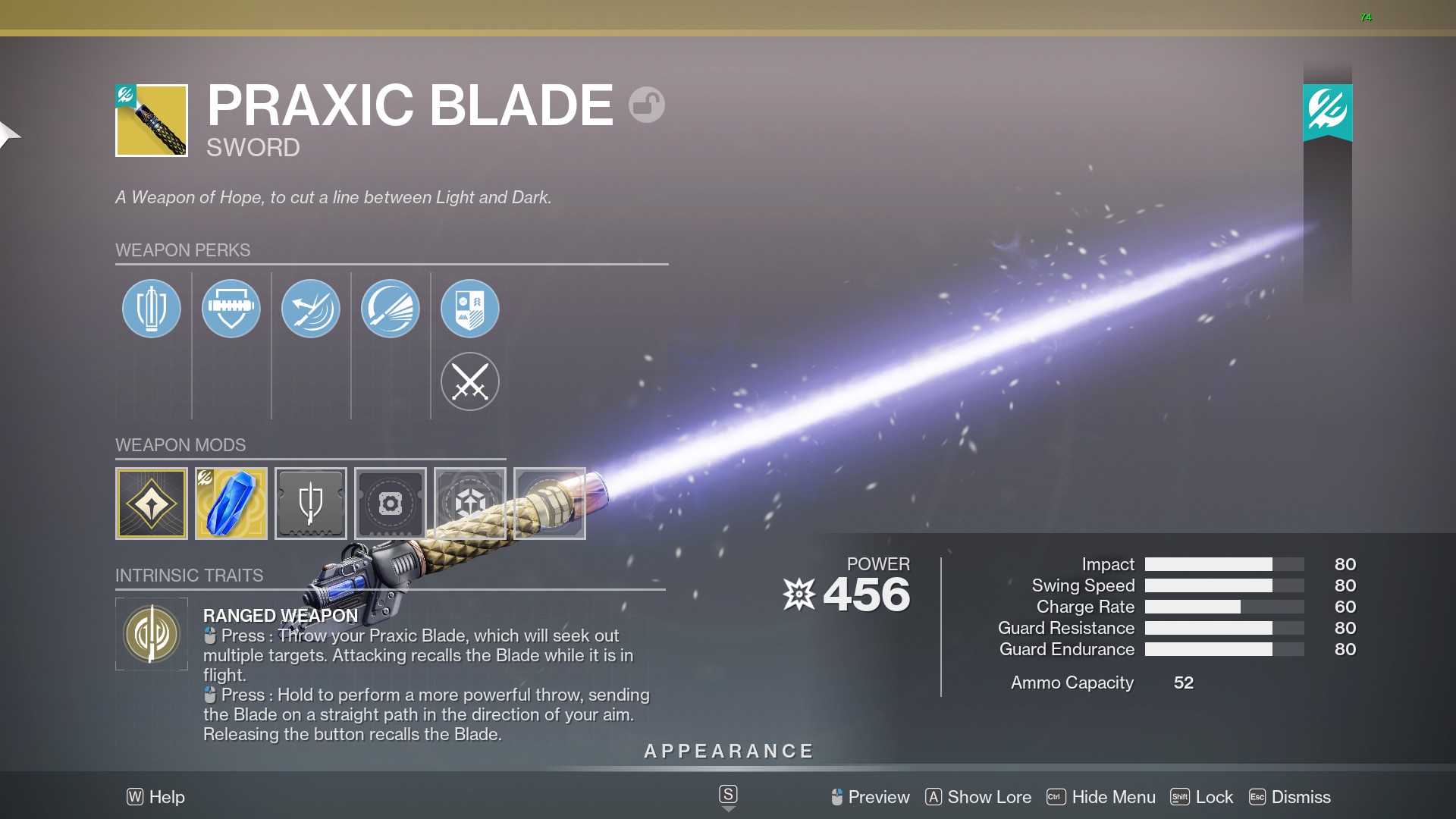This screenshot has height=819, width=1456.
Task: Select the shield guard perk icon
Action: pyautogui.click(x=231, y=309)
